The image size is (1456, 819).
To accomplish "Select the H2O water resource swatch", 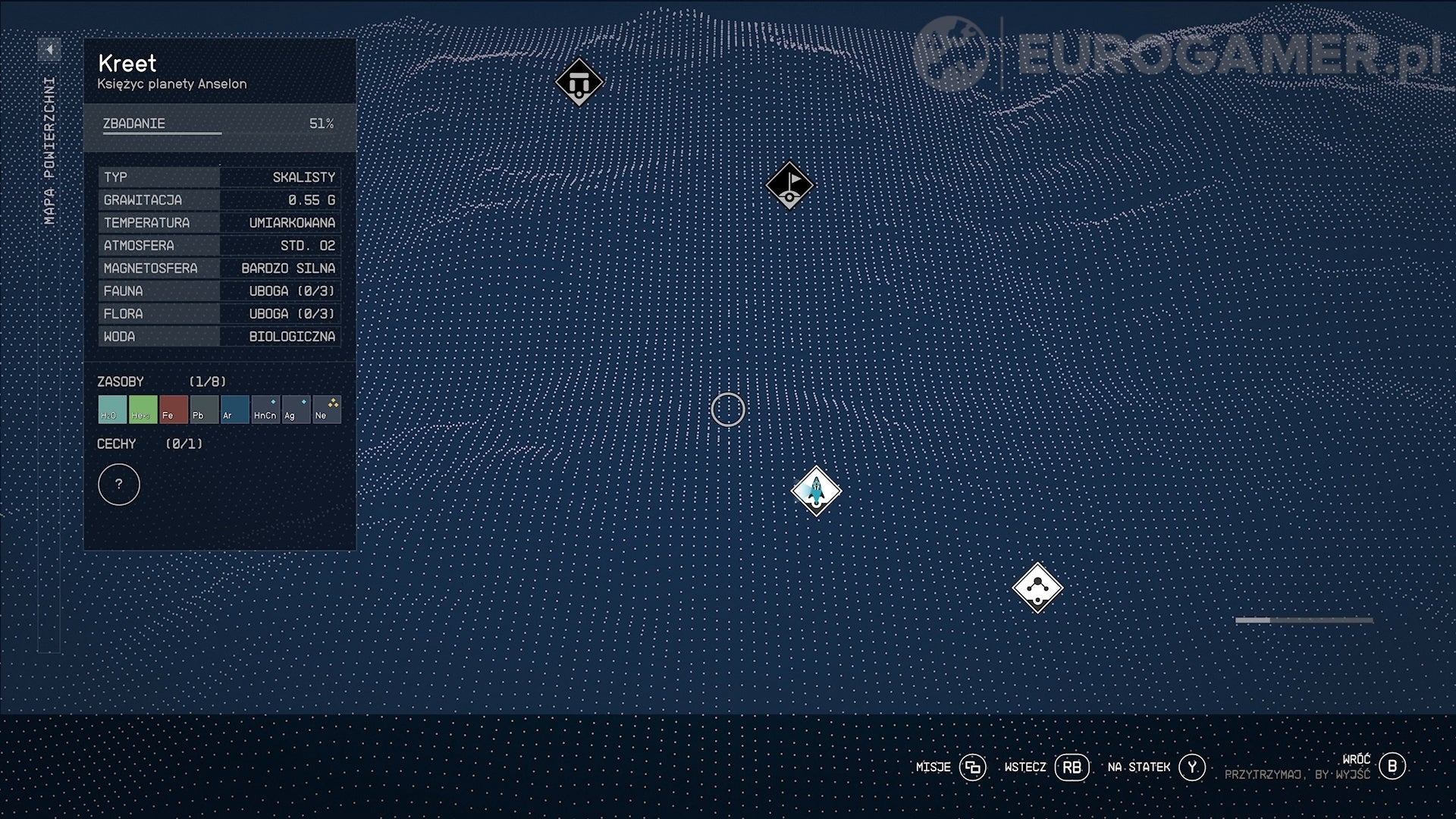I will [x=111, y=409].
